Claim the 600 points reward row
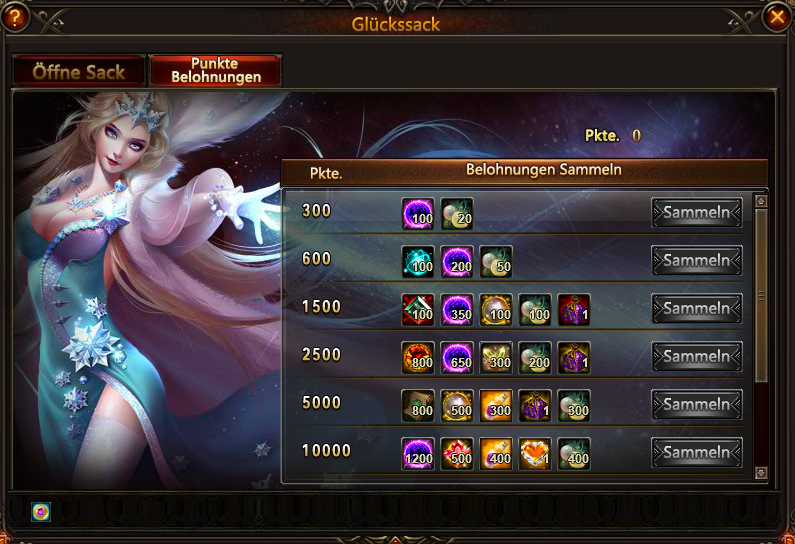The width and height of the screenshot is (795, 544). tap(697, 261)
